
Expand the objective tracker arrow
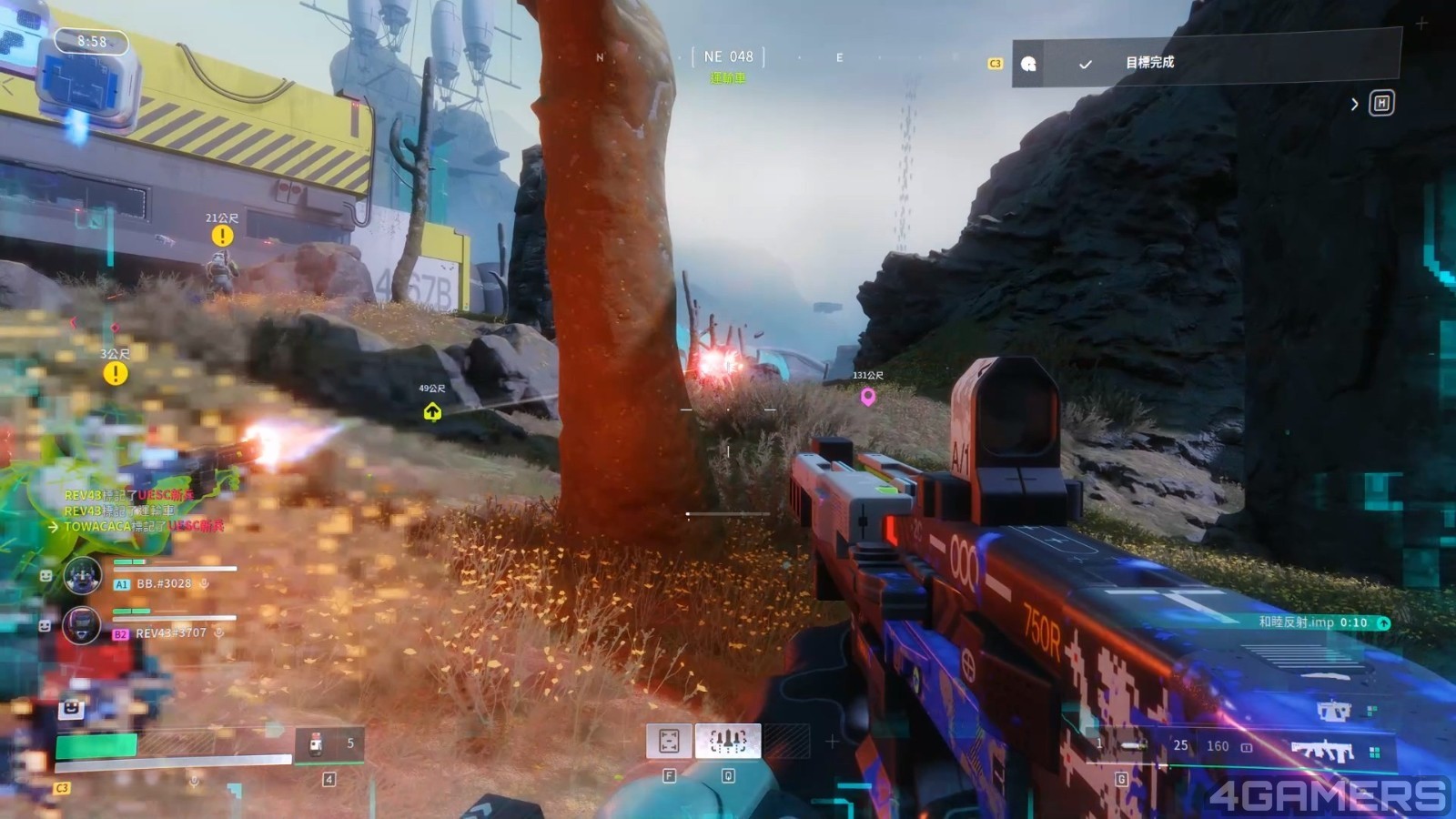(1354, 104)
